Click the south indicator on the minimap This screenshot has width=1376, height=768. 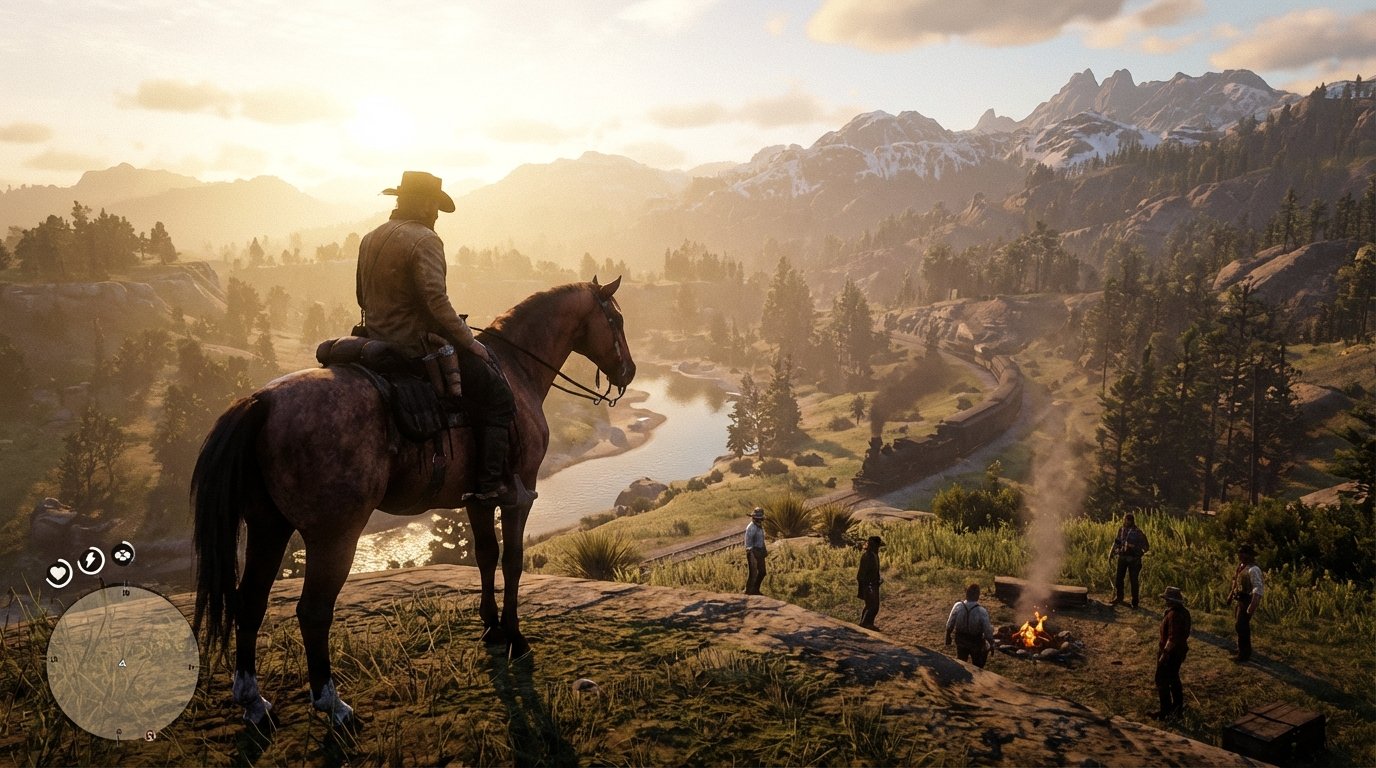click(x=119, y=731)
